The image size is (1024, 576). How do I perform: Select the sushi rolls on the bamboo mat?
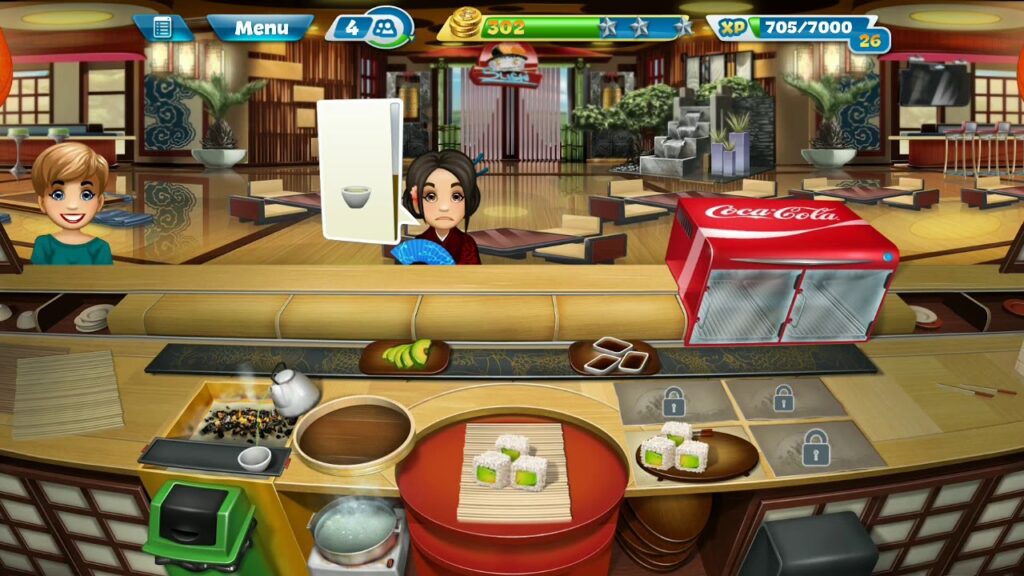coord(513,466)
